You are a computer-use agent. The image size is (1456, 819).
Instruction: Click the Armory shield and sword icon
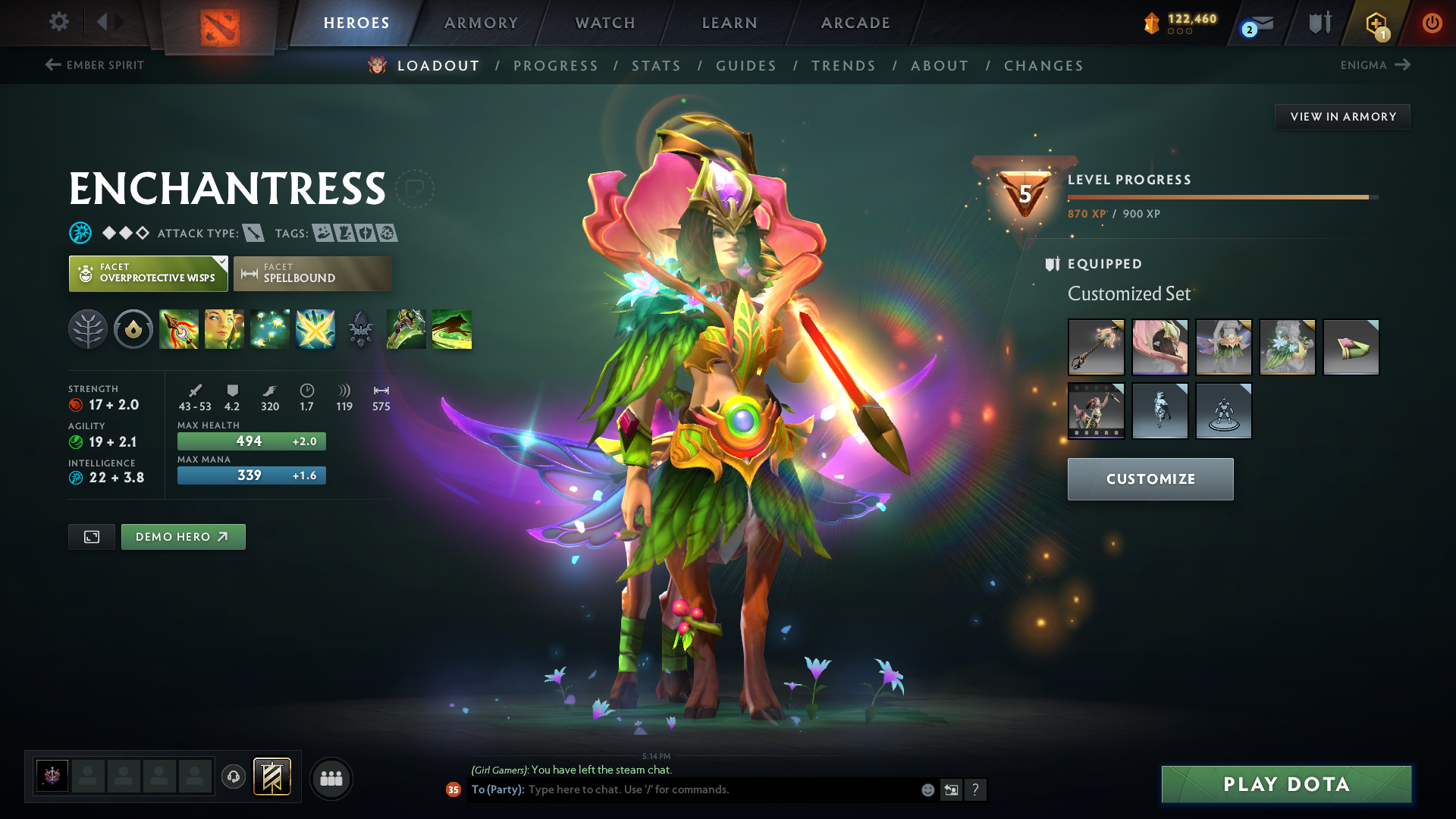(x=1319, y=23)
